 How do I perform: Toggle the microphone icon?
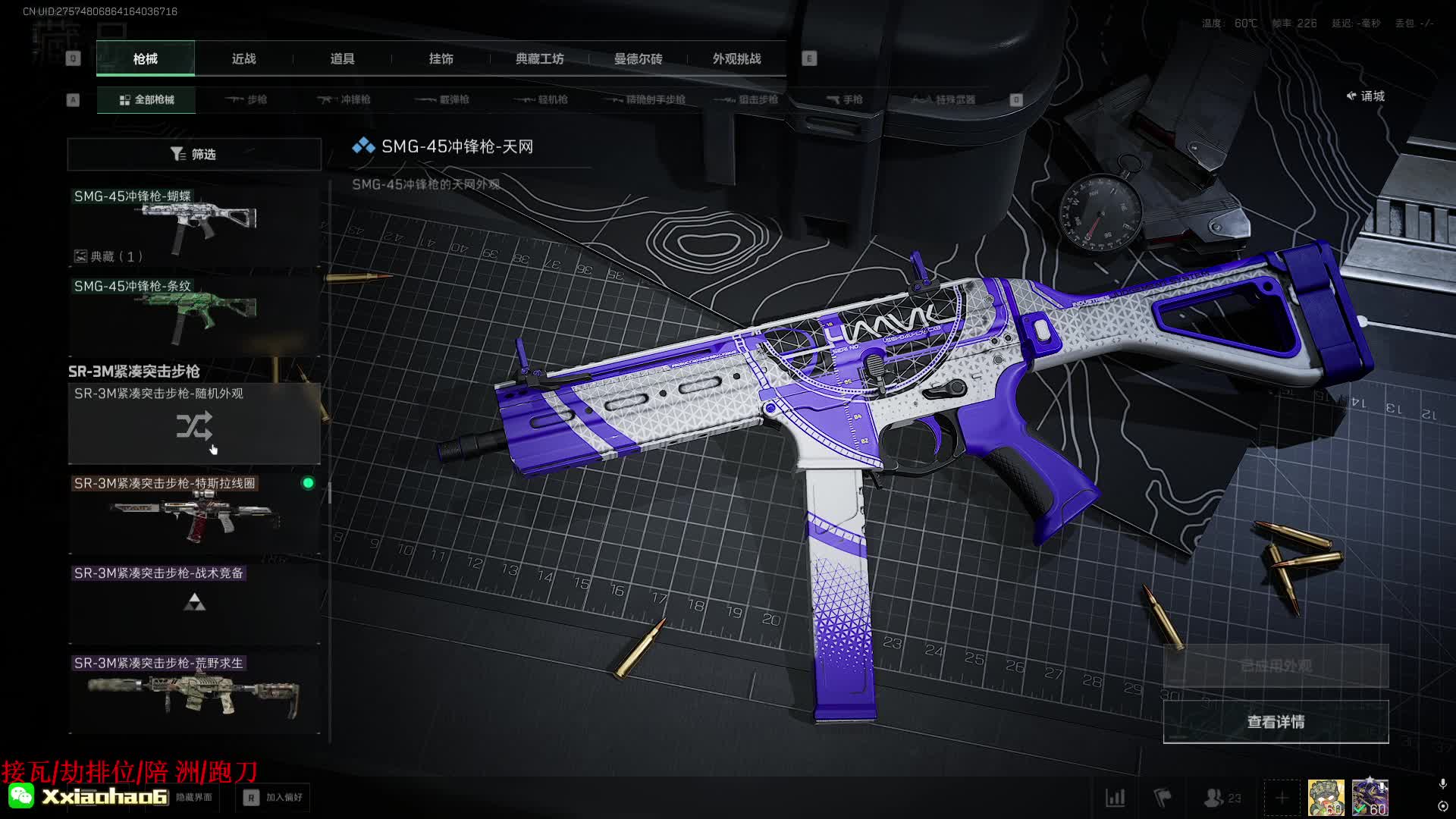pos(1442,783)
